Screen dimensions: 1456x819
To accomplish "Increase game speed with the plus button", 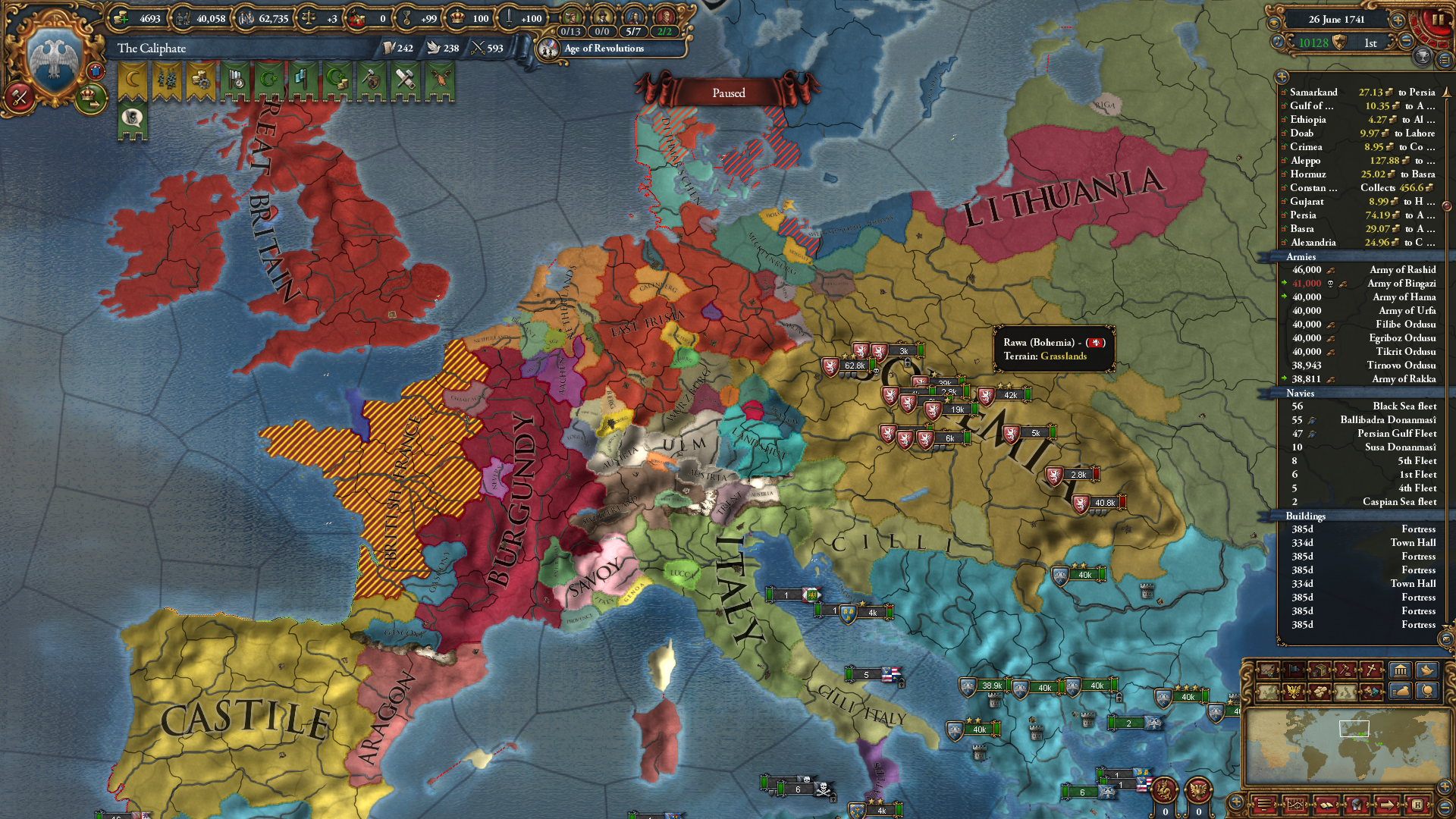I will (1398, 20).
